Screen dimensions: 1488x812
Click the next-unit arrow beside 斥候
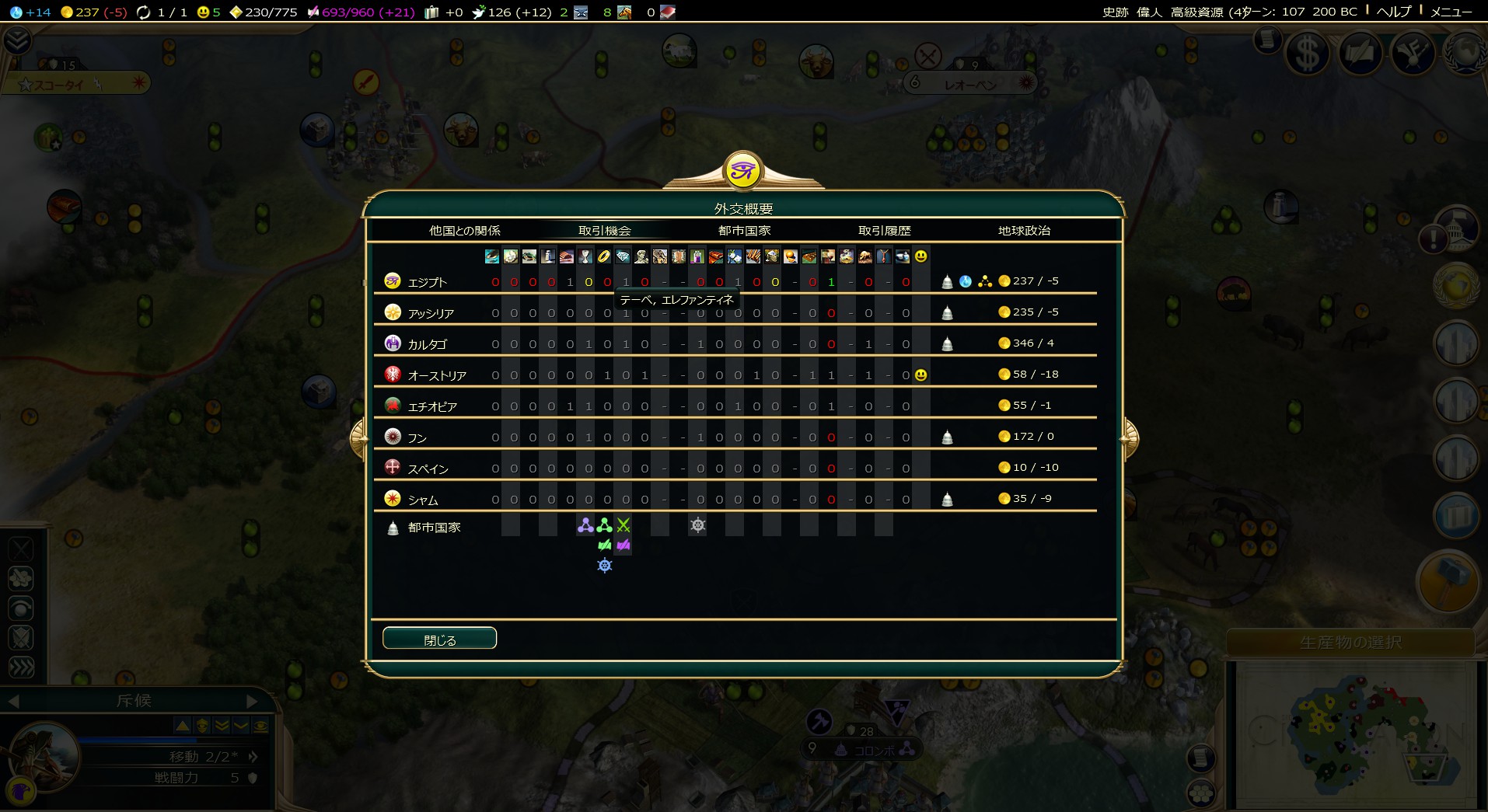tap(251, 701)
